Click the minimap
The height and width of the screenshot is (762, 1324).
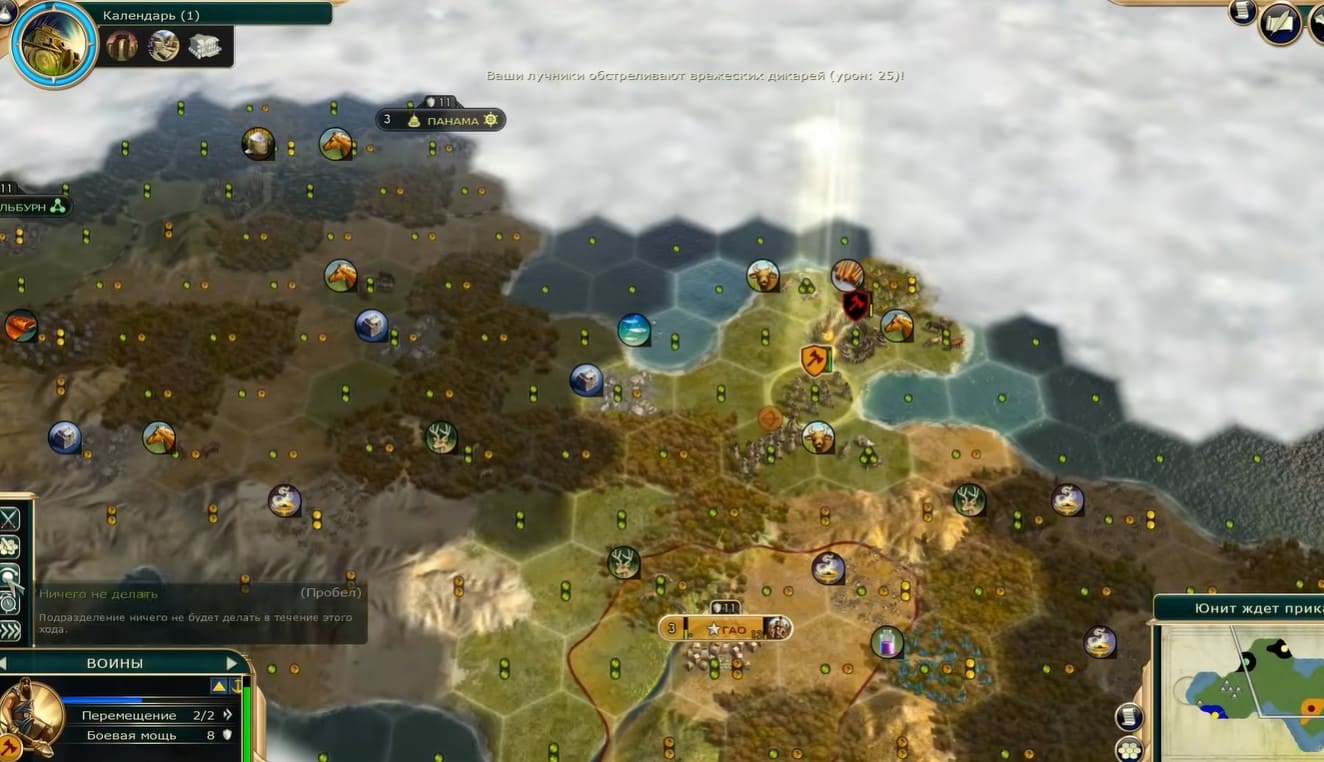1240,690
